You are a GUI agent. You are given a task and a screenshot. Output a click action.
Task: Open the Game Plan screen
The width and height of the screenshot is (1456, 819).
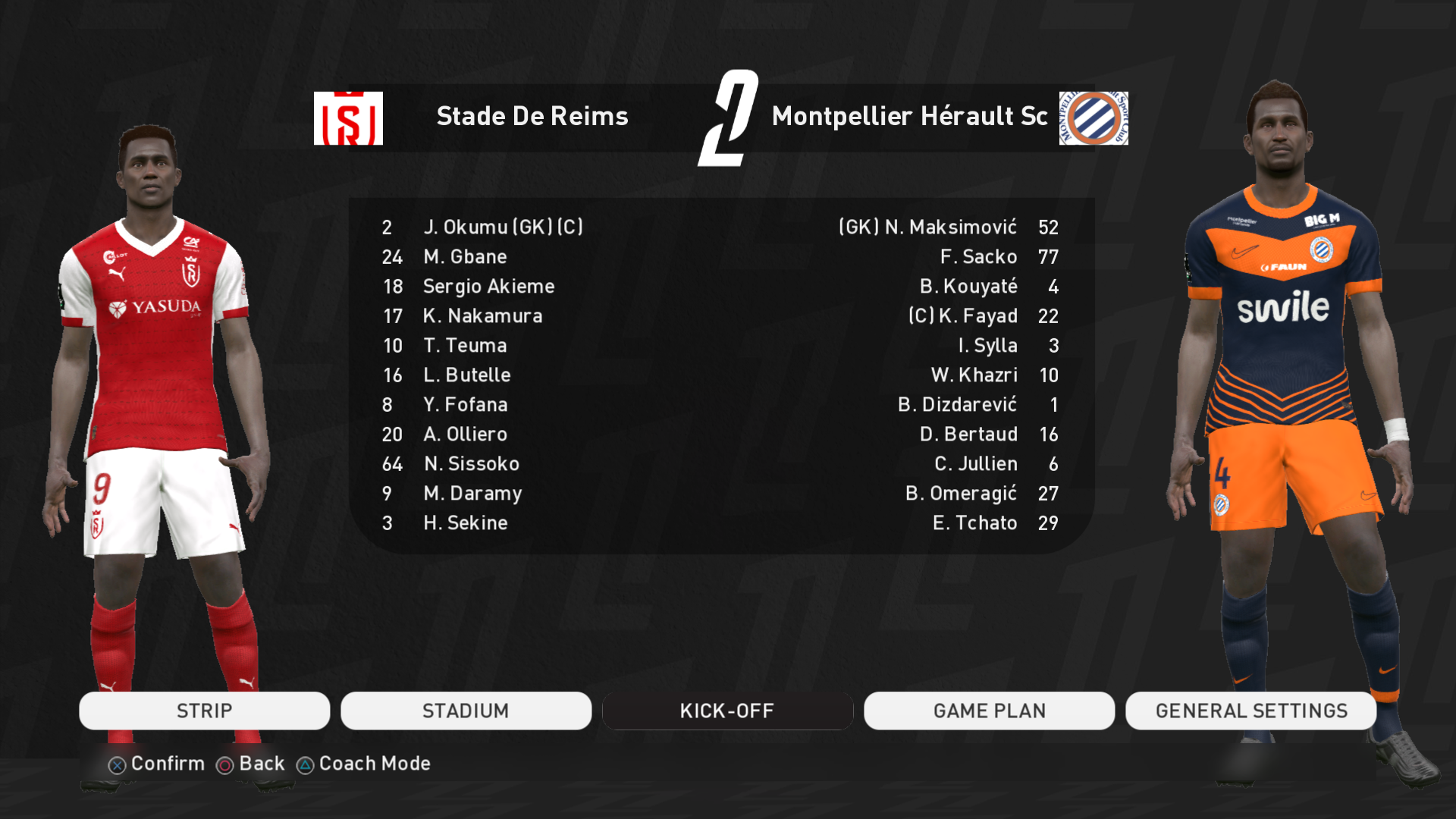[x=989, y=711]
